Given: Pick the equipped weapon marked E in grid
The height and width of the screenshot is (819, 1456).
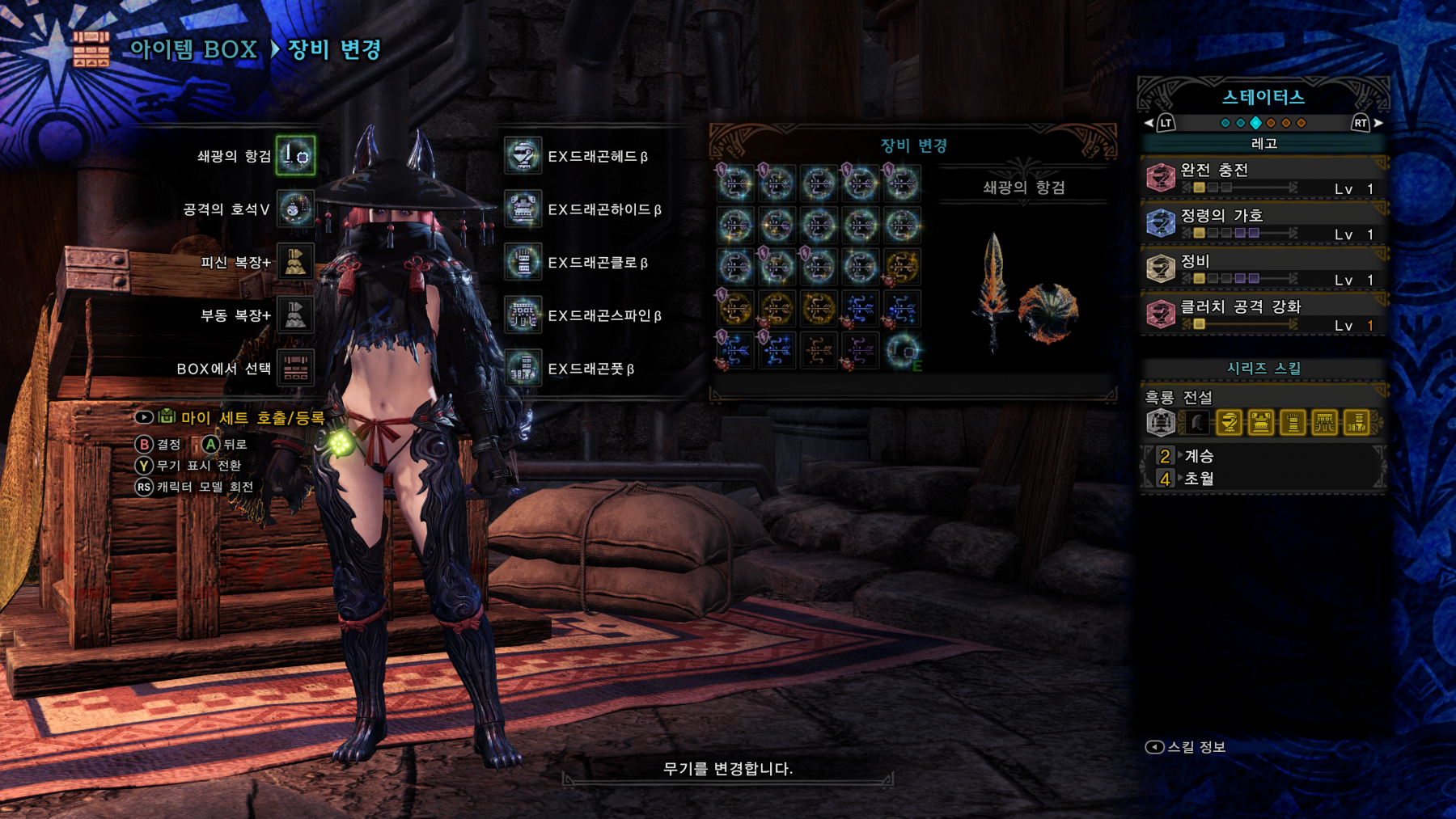Looking at the screenshot, I should (x=902, y=352).
